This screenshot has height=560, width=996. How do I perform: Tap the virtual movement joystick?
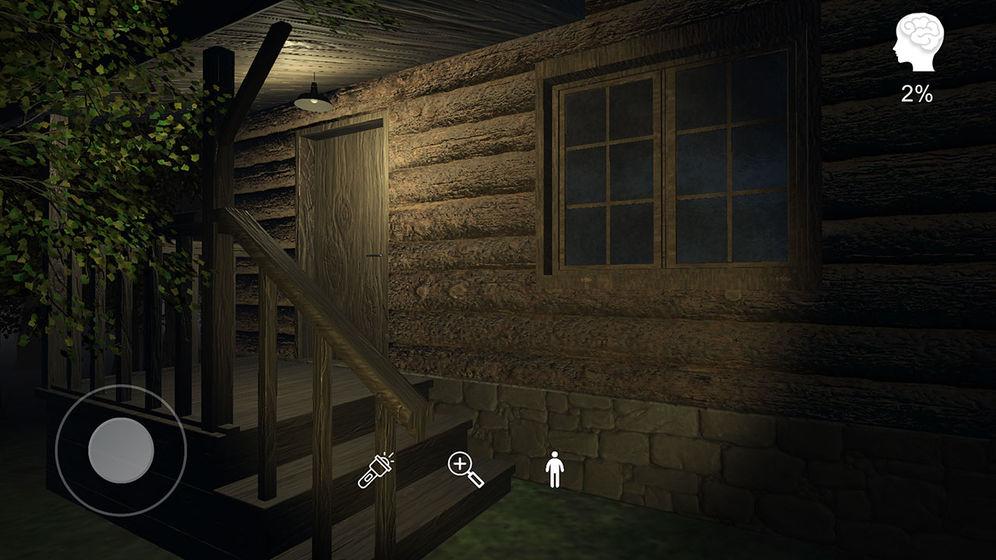[121, 450]
